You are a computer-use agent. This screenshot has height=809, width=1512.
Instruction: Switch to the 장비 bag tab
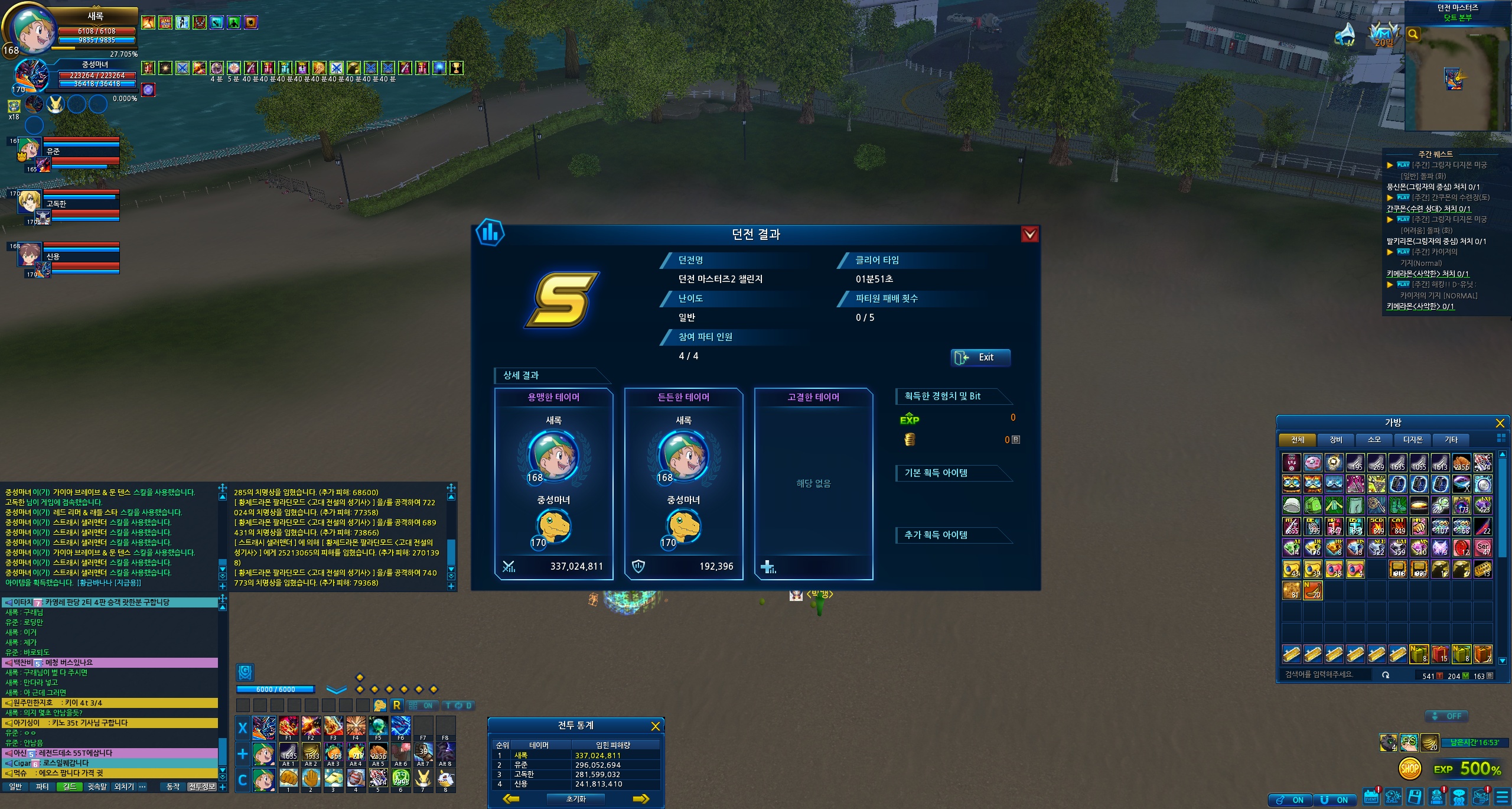click(x=1335, y=440)
